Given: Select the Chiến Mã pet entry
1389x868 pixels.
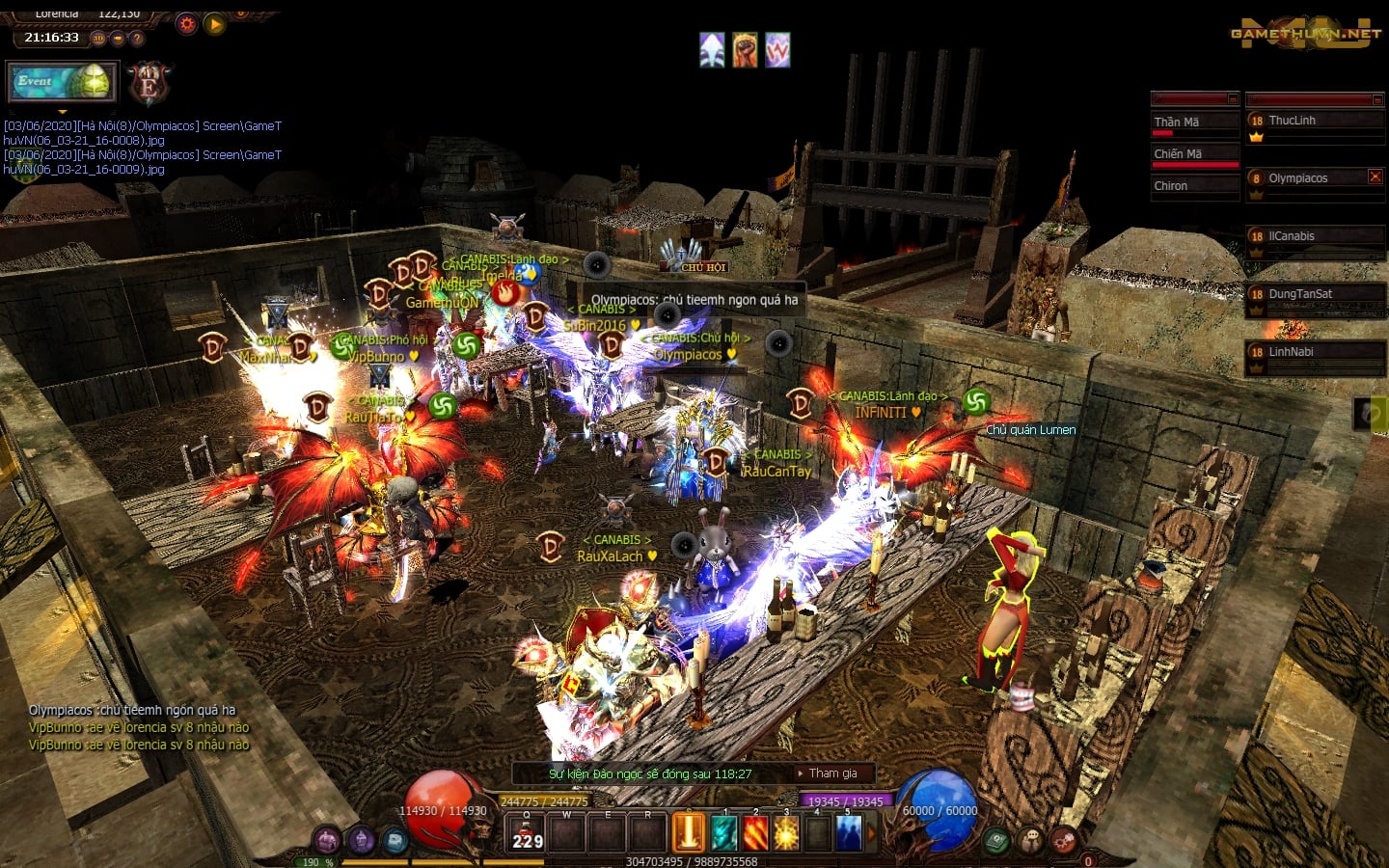Looking at the screenshot, I should [1194, 154].
